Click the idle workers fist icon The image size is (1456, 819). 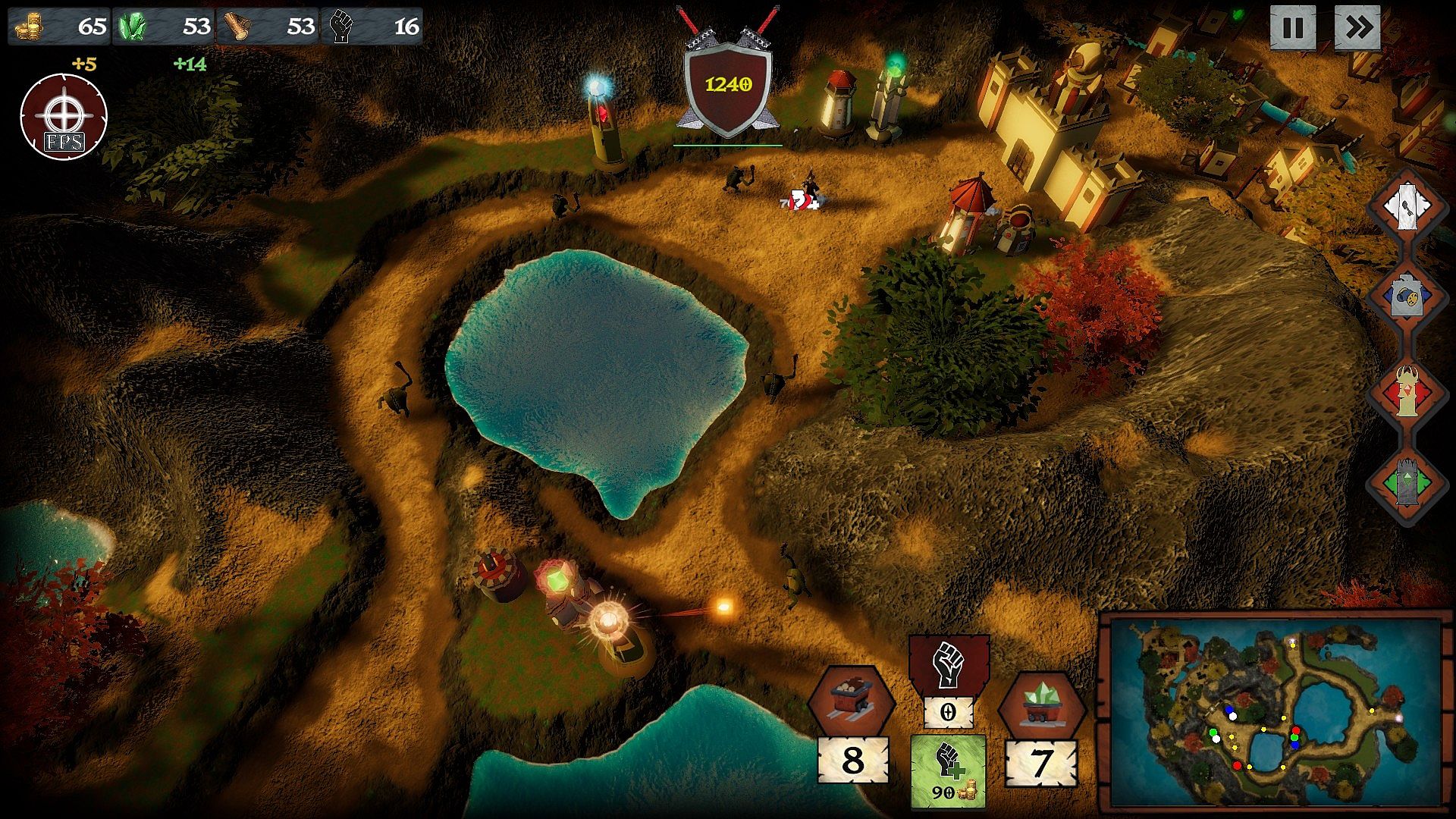click(x=949, y=664)
